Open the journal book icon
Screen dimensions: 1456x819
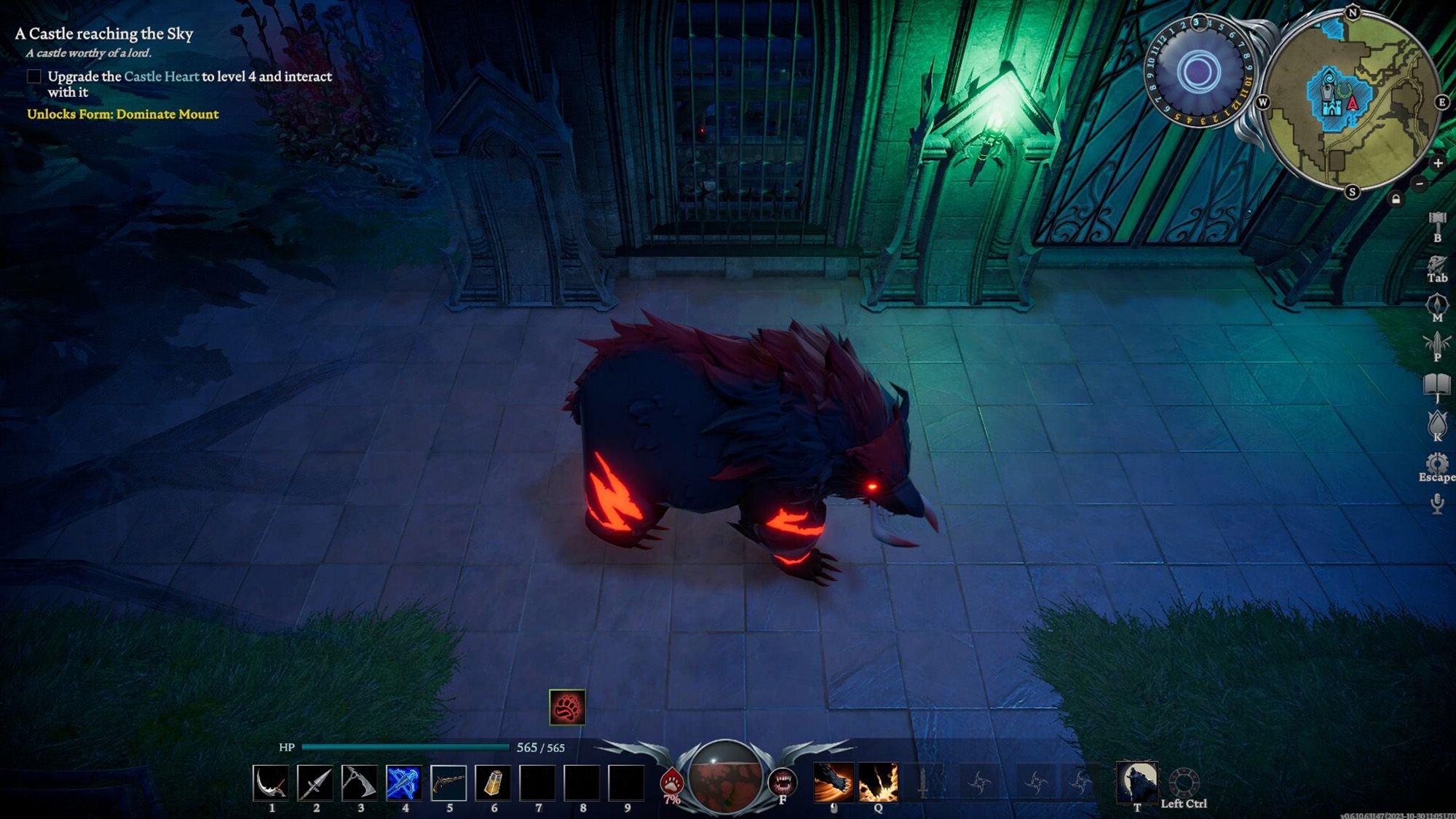pos(1437,385)
